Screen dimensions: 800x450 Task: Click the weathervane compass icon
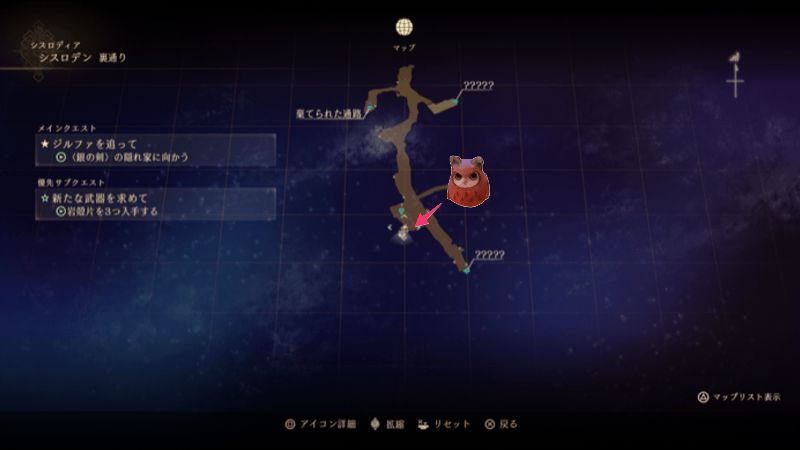pyautogui.click(x=736, y=73)
